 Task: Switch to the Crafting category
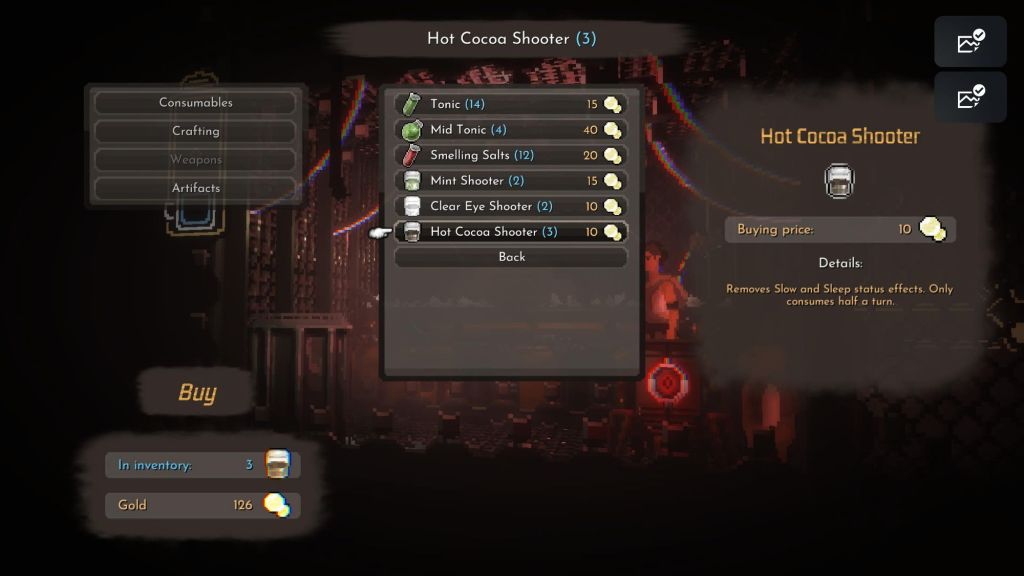(195, 131)
